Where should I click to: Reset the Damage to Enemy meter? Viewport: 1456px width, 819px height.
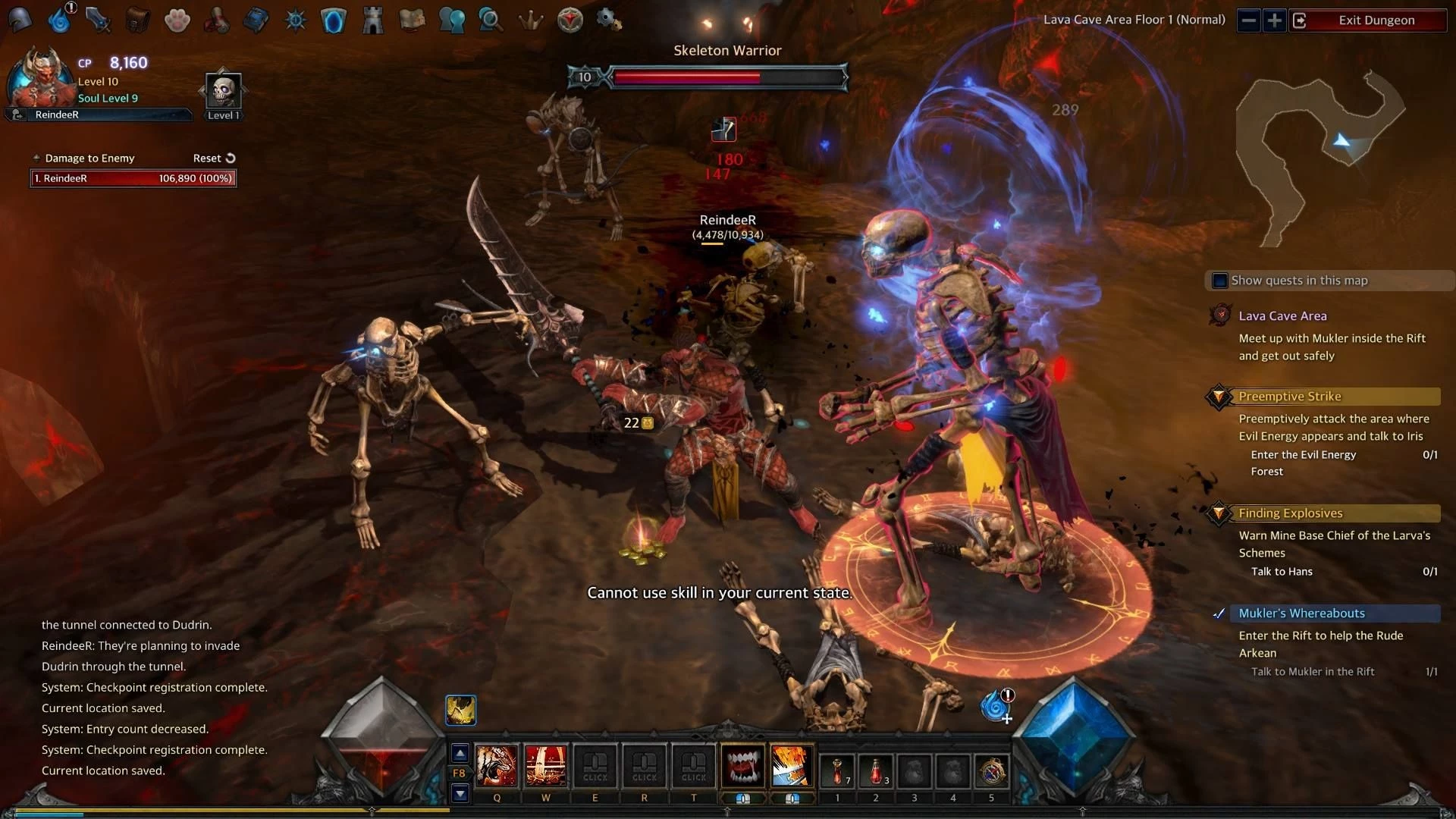pyautogui.click(x=214, y=158)
